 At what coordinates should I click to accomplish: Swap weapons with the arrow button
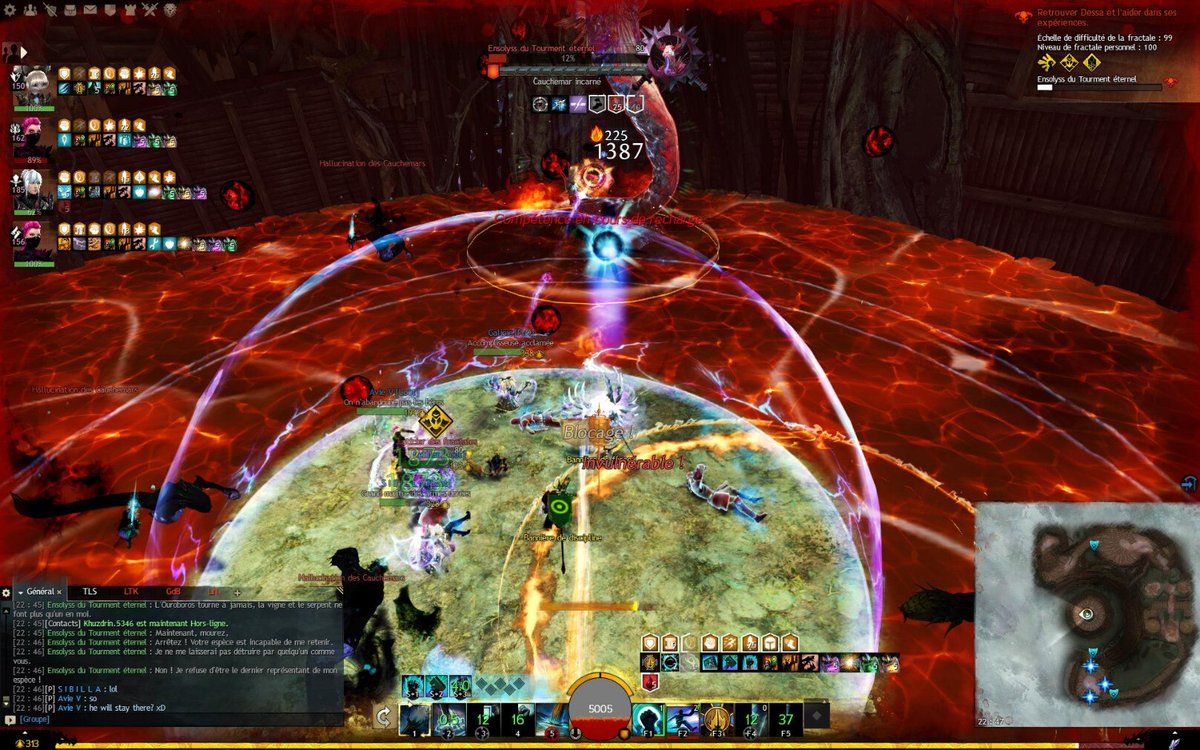pos(382,716)
